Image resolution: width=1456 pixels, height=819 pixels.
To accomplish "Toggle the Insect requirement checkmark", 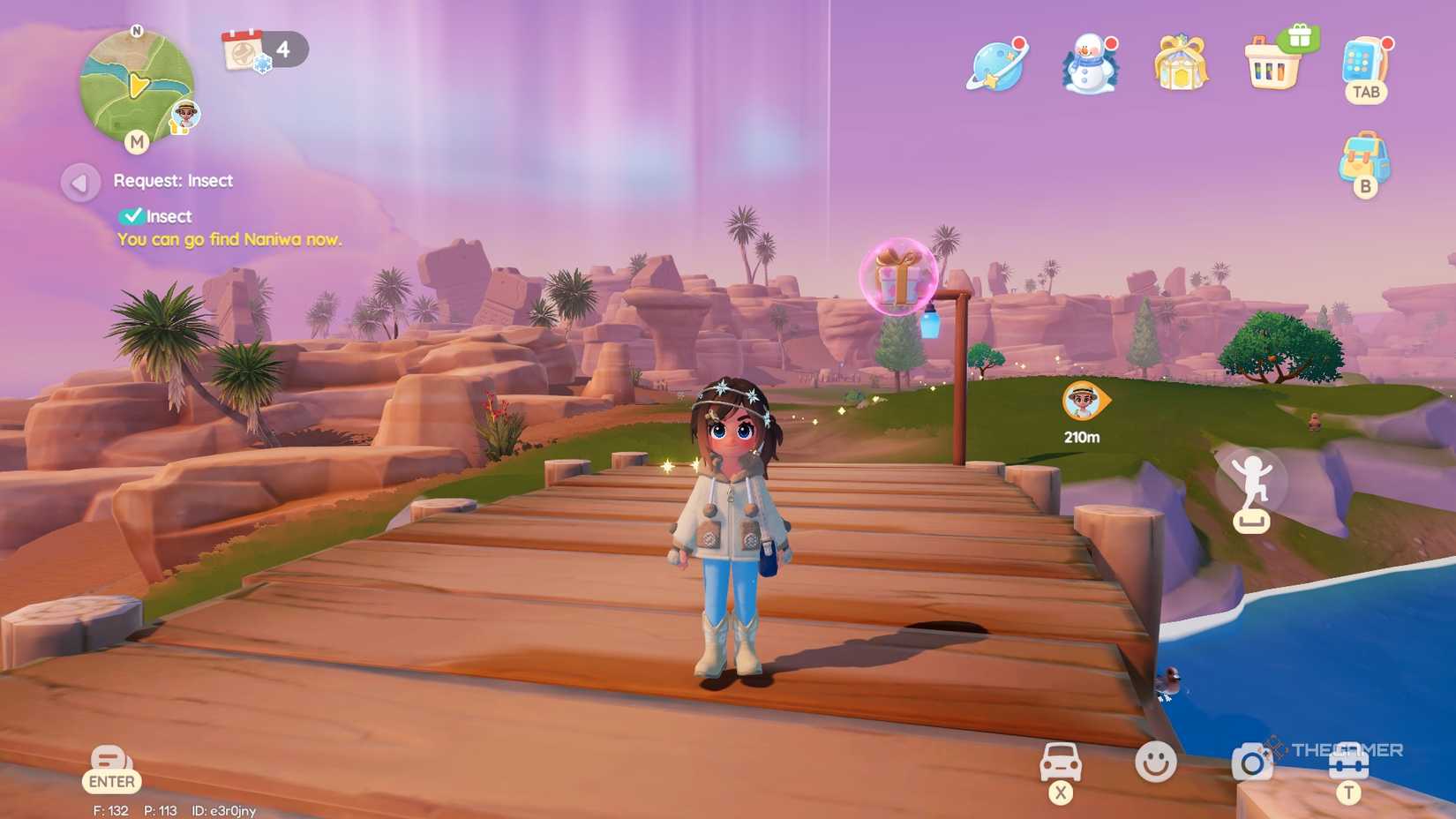I will point(133,214).
